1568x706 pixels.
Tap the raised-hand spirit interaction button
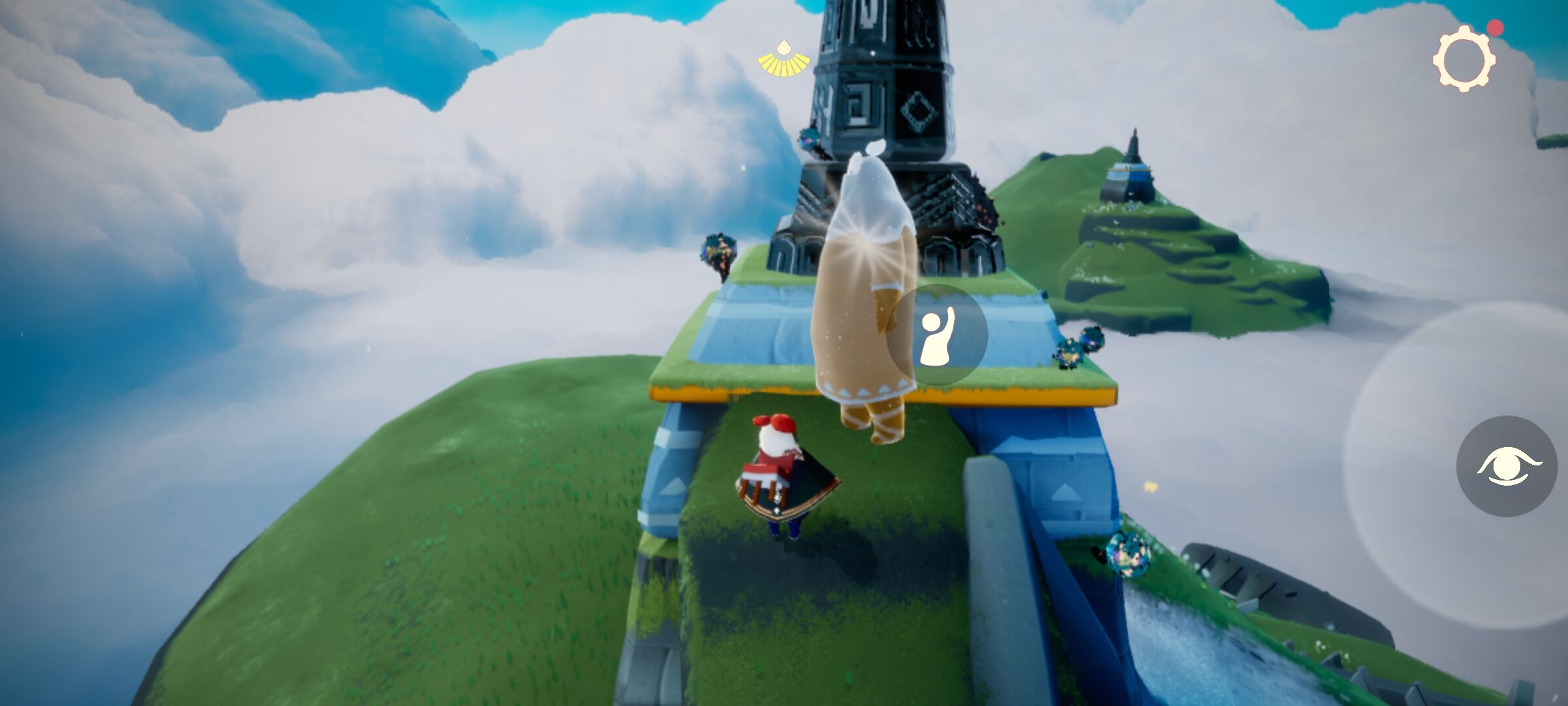[x=937, y=335]
